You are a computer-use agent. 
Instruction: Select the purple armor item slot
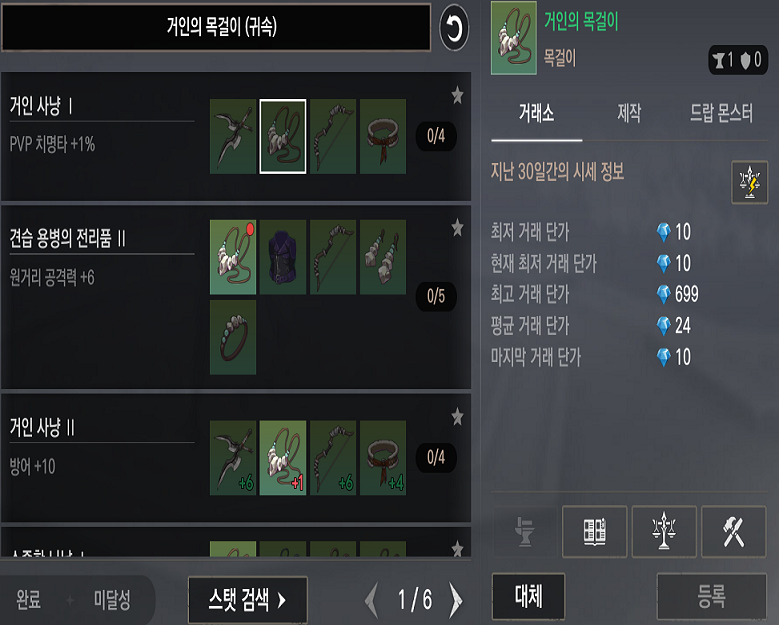click(283, 257)
